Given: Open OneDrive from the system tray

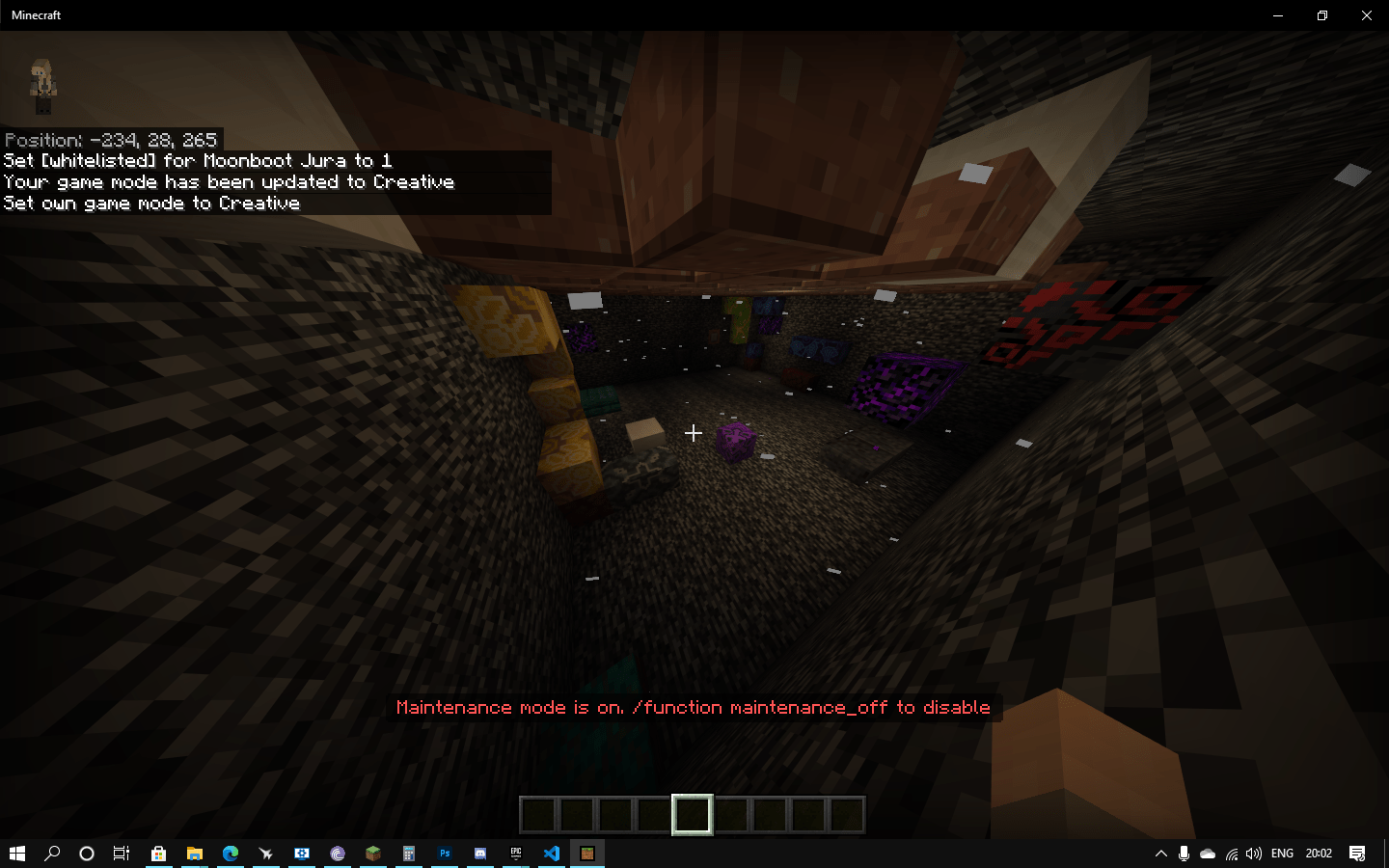Looking at the screenshot, I should (1208, 854).
